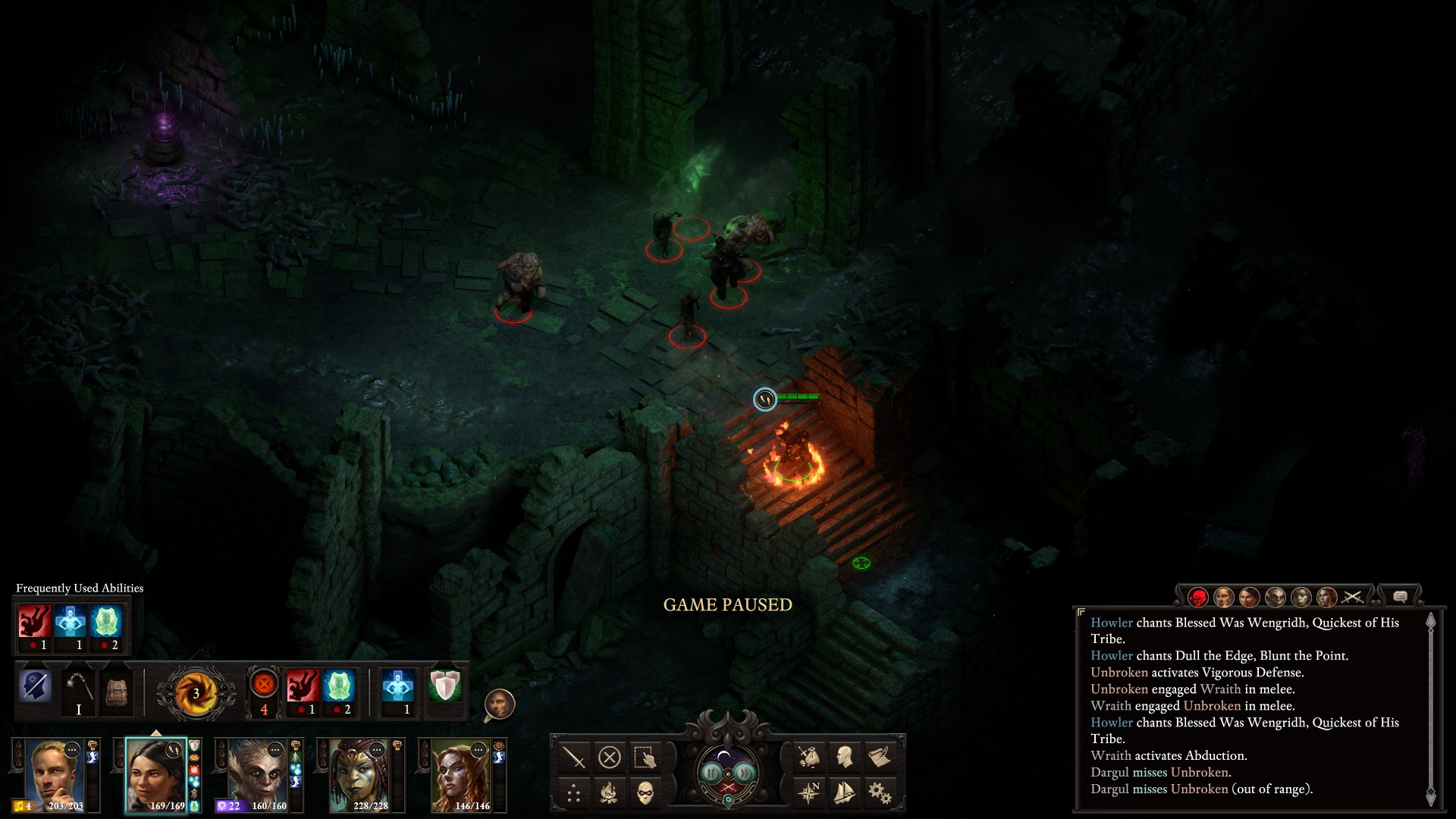This screenshot has height=819, width=1456.
Task: Switch the log to the dialogue tab
Action: click(x=1400, y=597)
